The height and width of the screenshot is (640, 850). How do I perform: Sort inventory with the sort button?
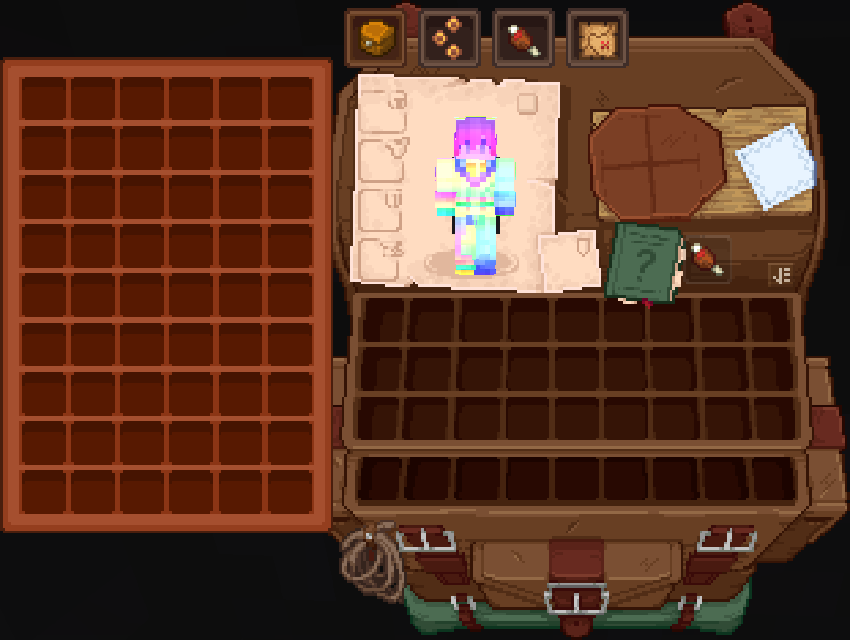click(x=780, y=274)
